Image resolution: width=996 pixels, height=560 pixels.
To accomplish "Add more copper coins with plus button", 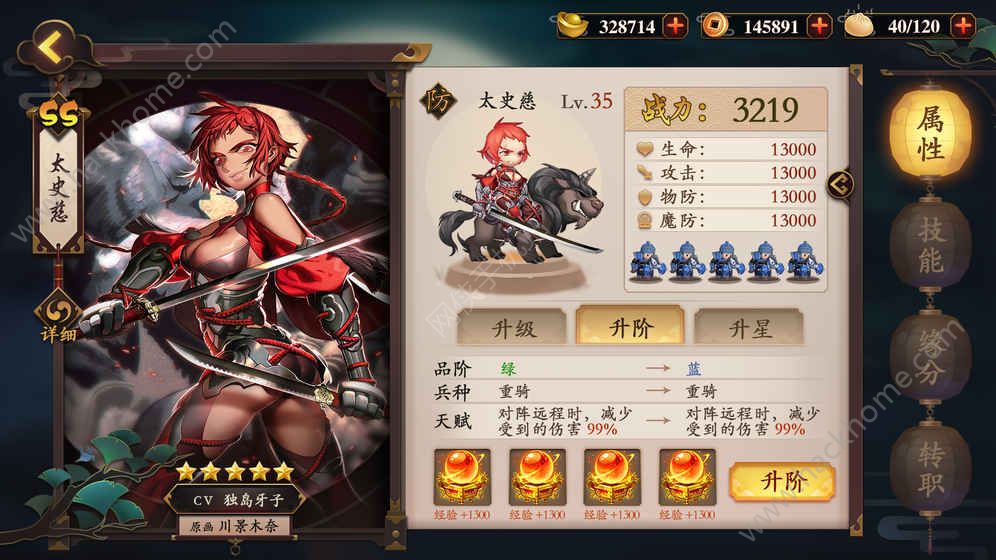I will point(819,26).
